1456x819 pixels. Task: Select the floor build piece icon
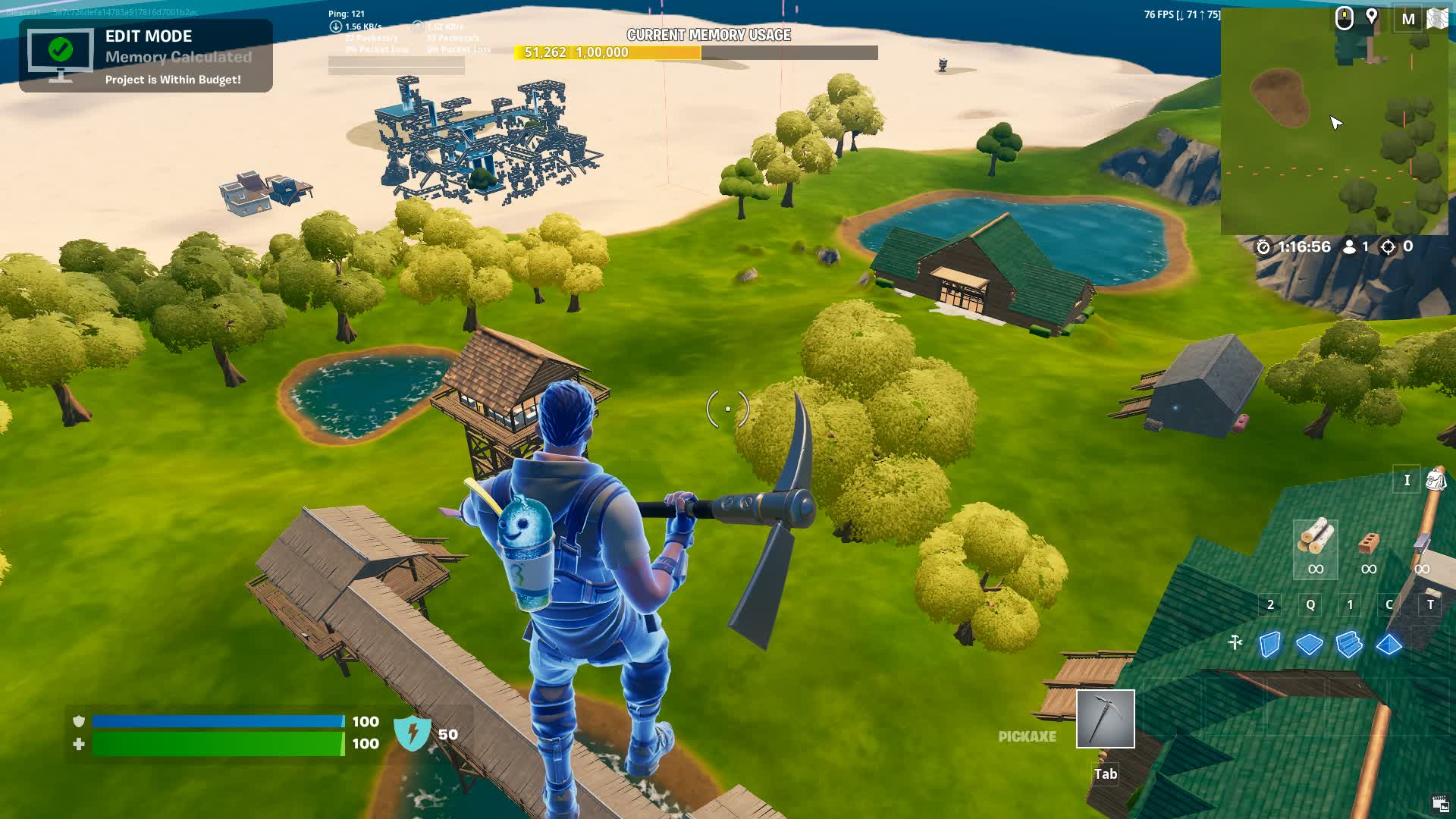1309,642
